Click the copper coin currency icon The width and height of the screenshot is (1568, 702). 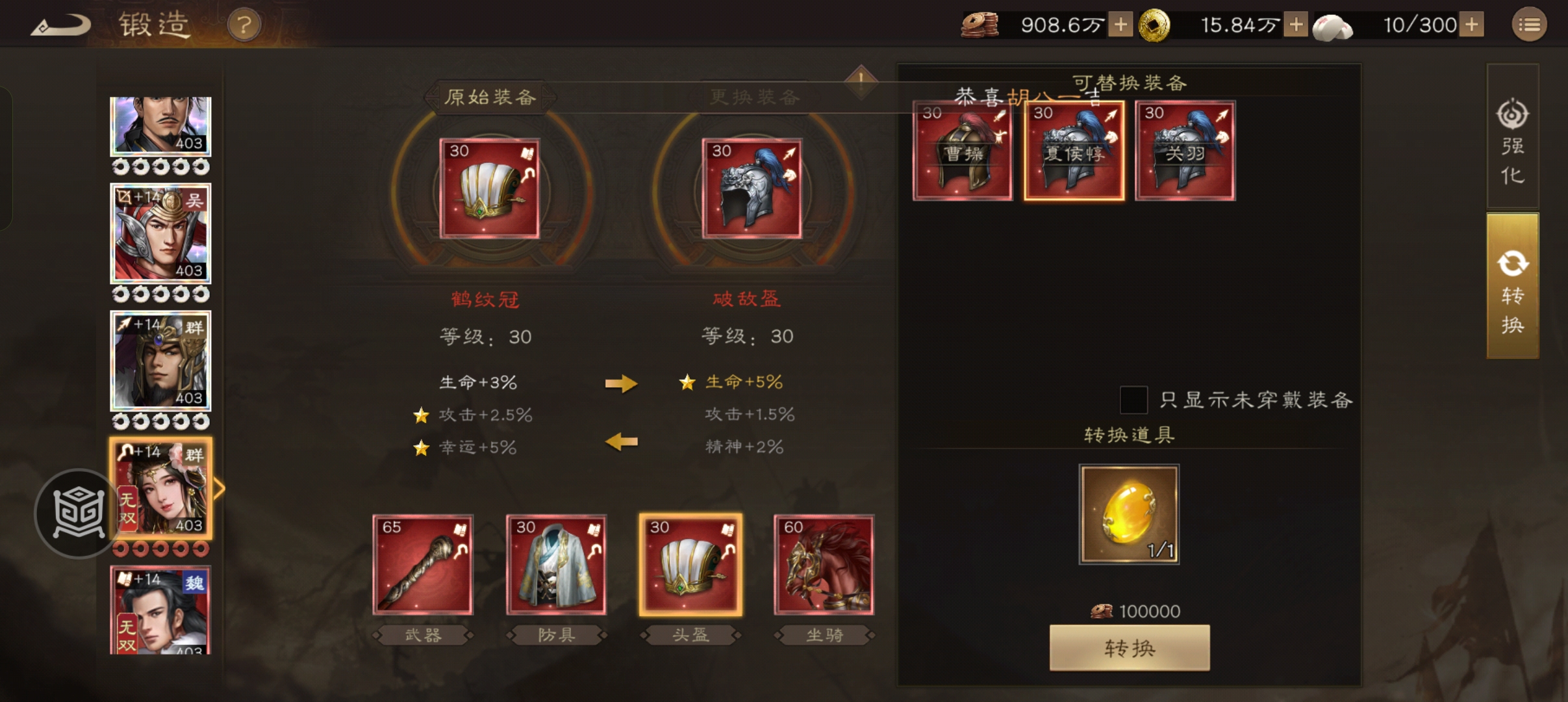(x=981, y=24)
